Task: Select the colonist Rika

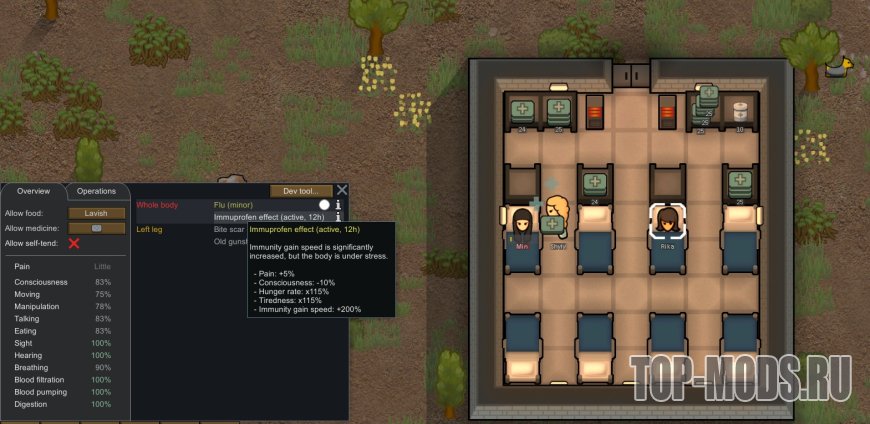Action: [x=666, y=222]
